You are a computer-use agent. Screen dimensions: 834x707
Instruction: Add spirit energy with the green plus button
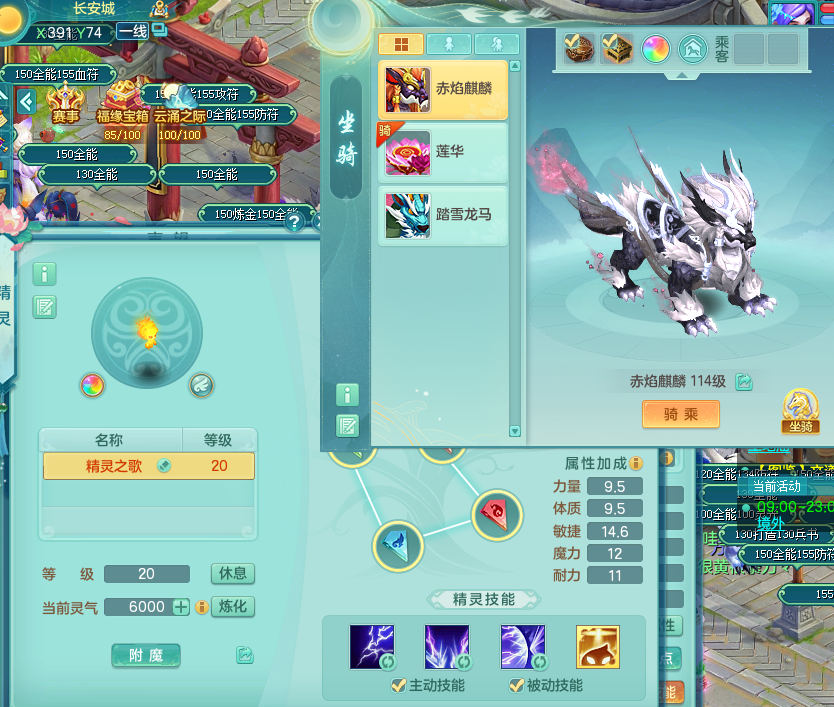tap(180, 607)
